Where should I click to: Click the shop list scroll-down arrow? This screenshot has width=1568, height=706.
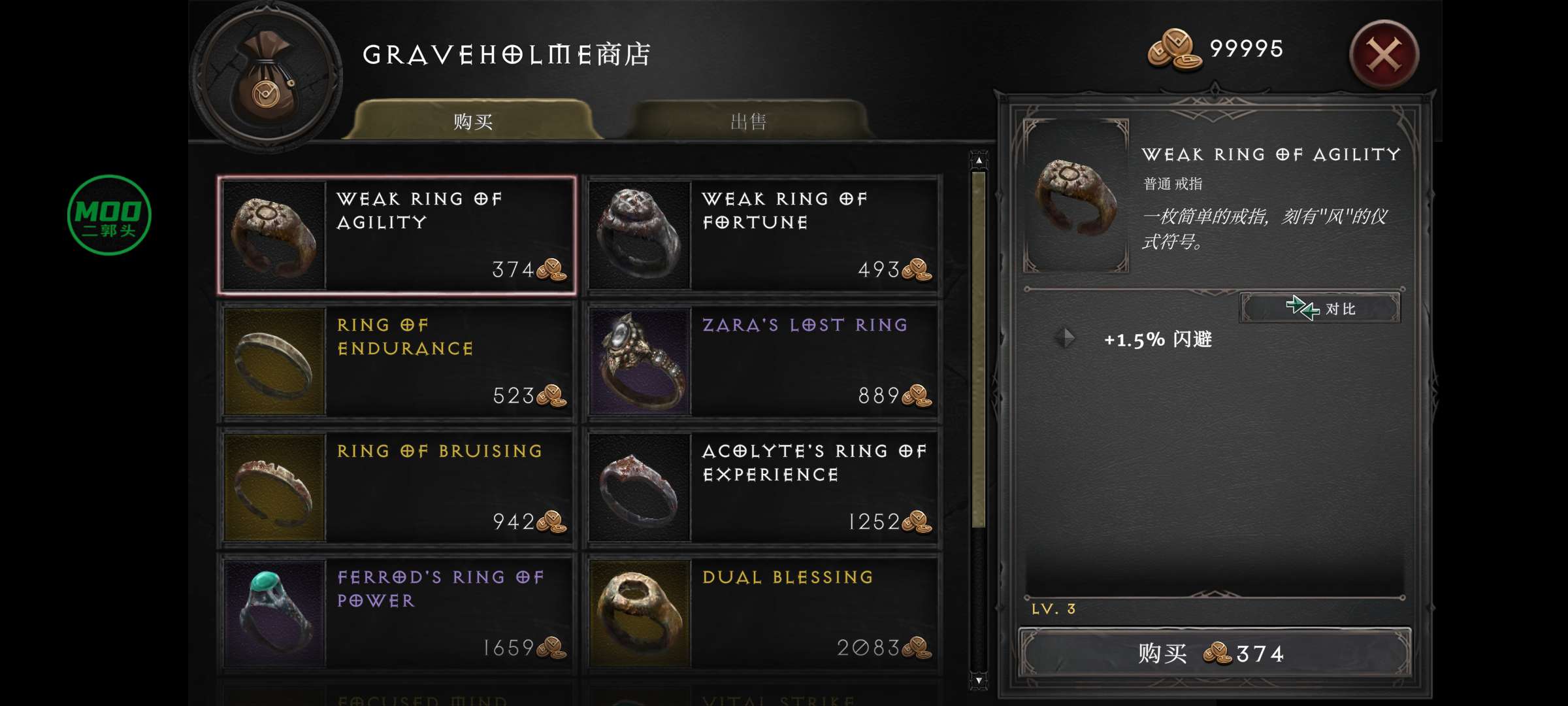pyautogui.click(x=979, y=681)
